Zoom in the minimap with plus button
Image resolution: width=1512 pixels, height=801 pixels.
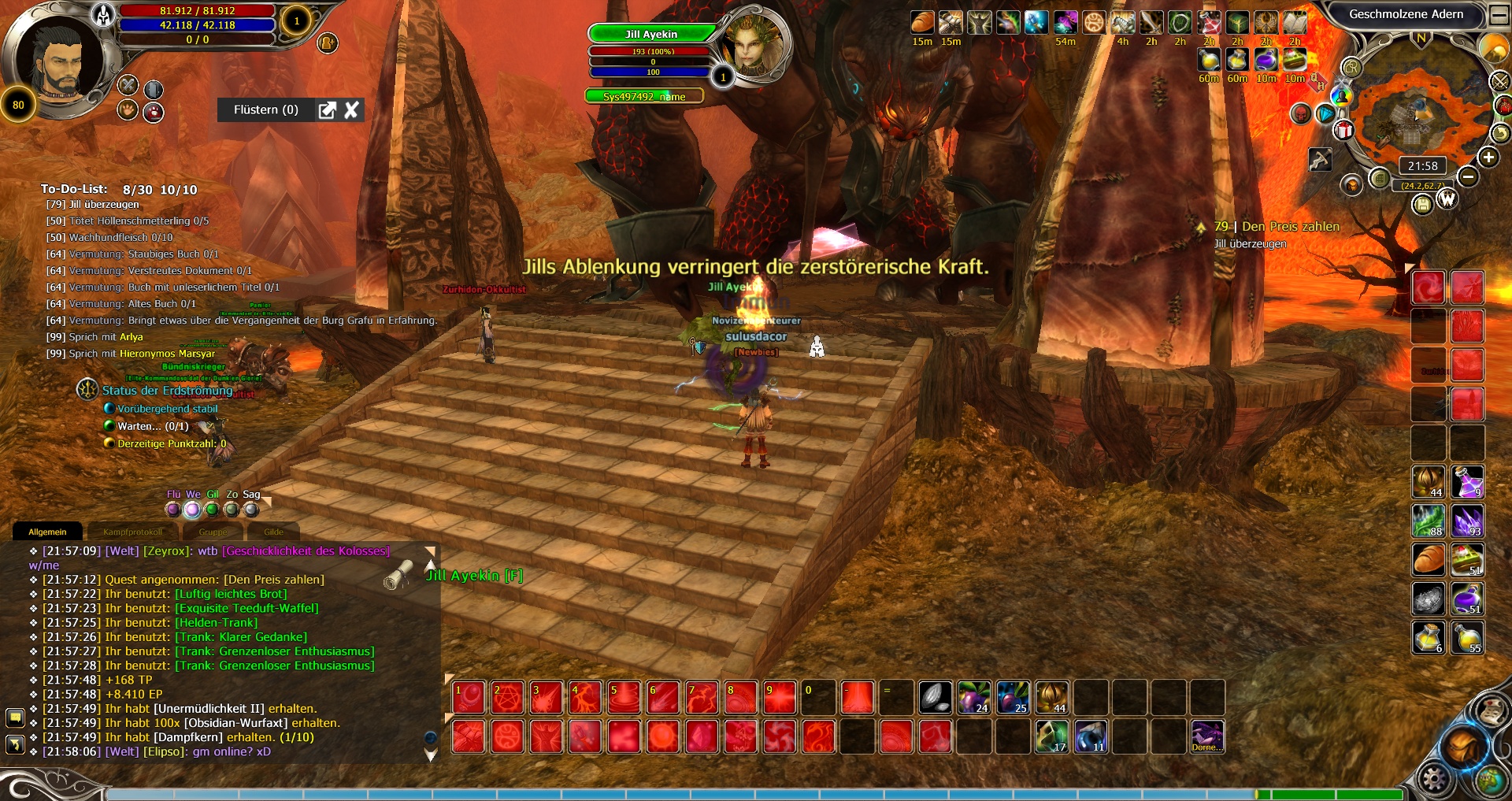click(1488, 158)
